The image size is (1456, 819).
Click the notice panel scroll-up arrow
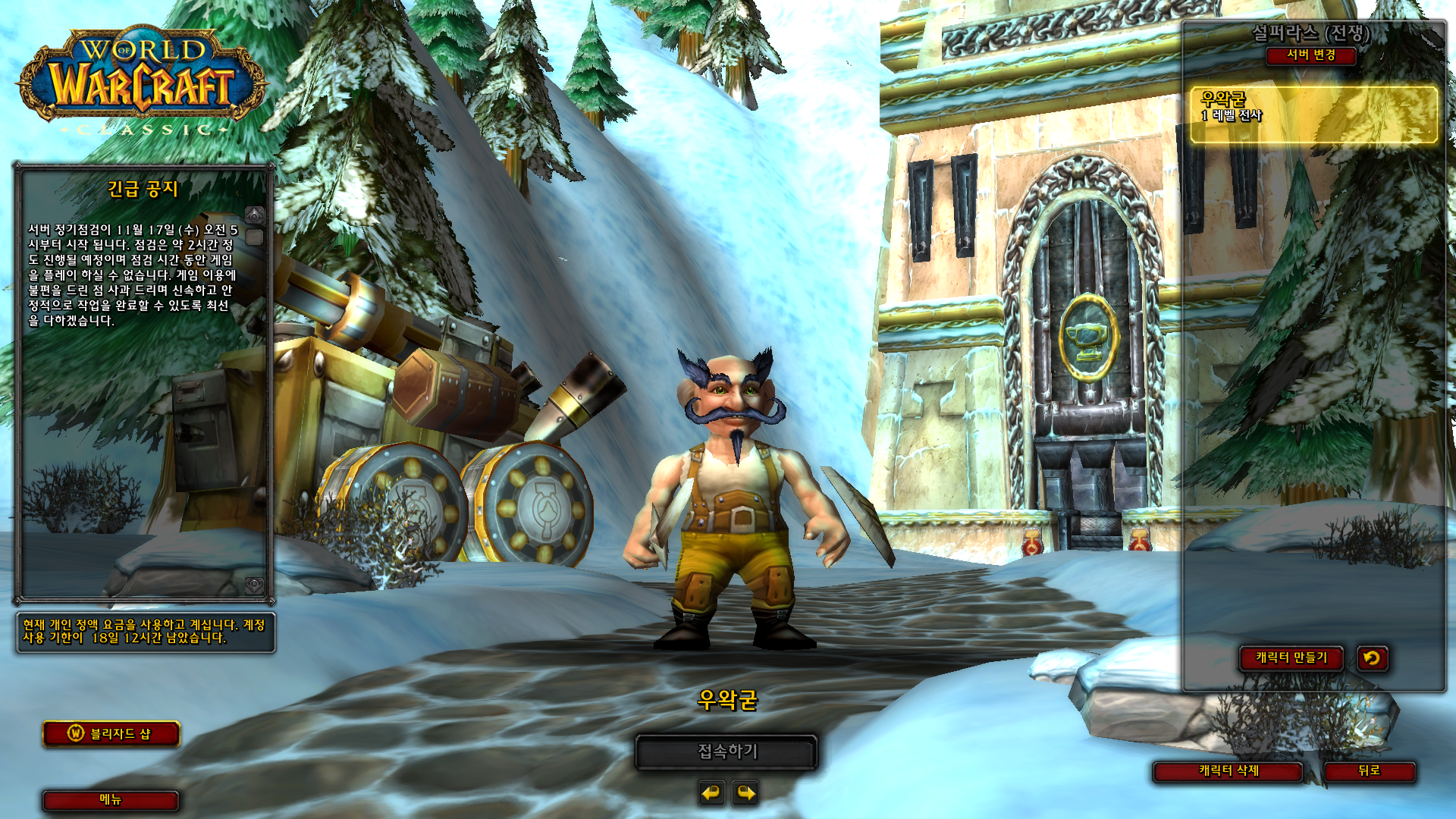click(x=255, y=215)
